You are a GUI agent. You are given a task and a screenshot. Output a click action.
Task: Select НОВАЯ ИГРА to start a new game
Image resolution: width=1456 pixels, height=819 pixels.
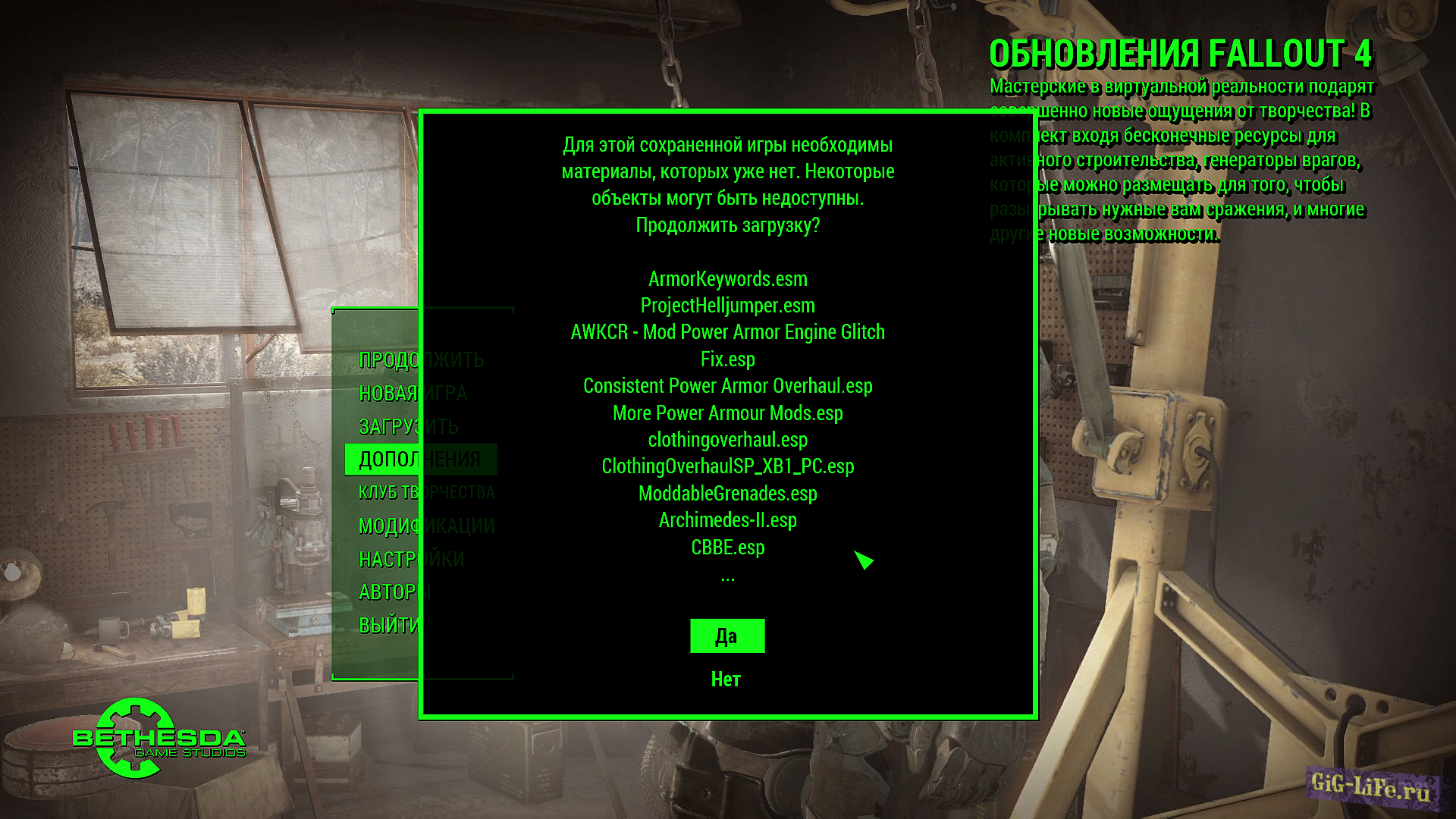click(413, 394)
